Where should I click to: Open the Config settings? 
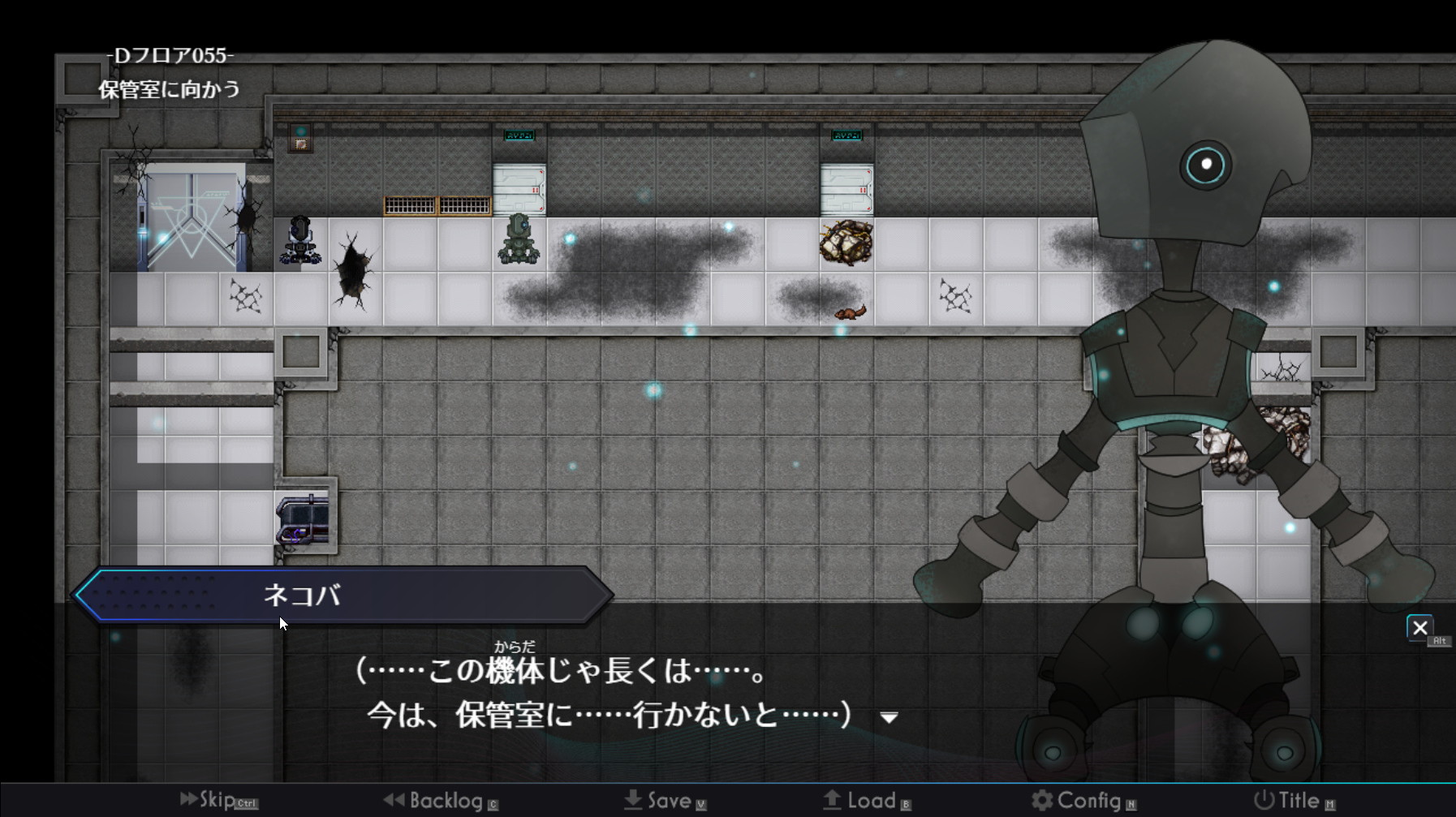pos(1083,801)
